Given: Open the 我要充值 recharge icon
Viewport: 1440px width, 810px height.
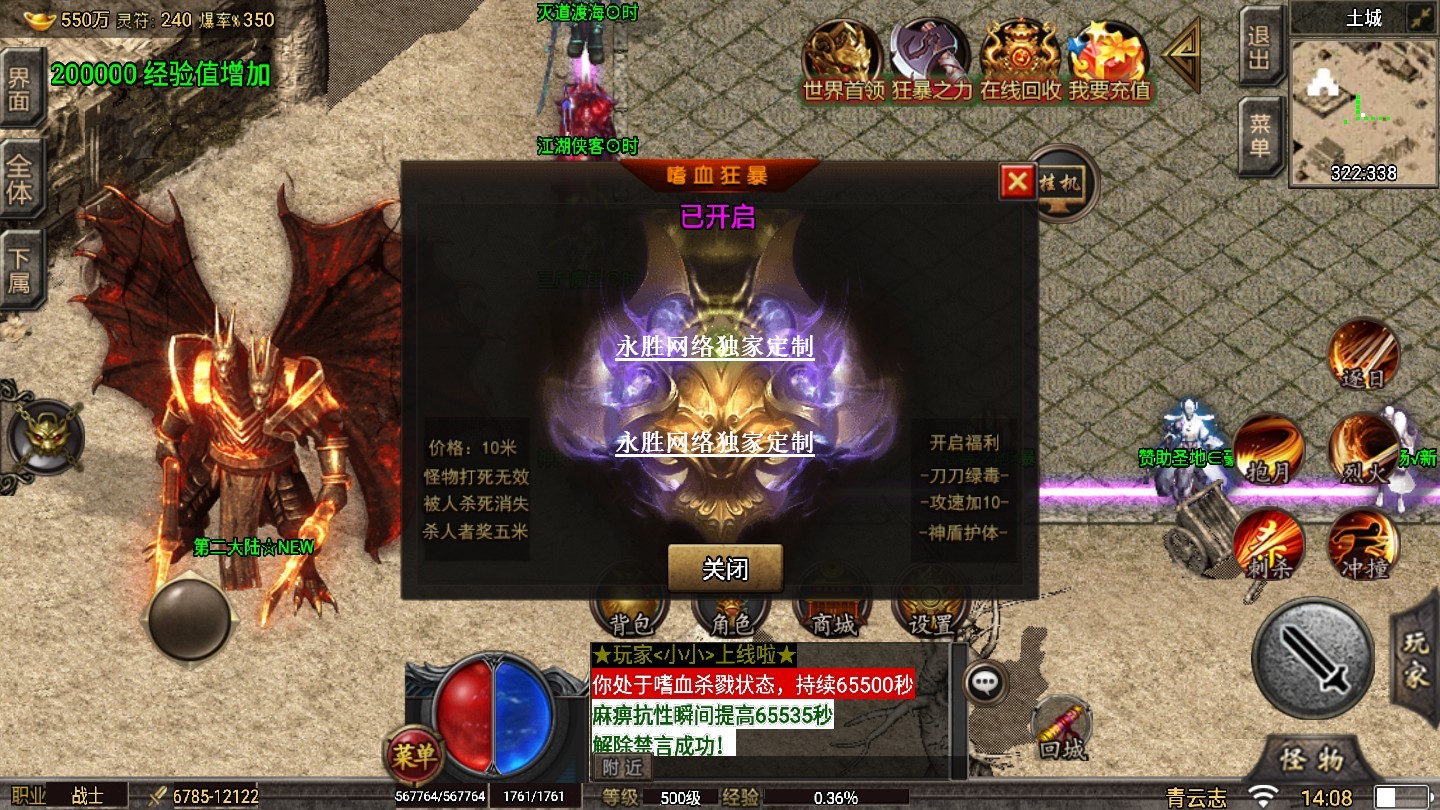Looking at the screenshot, I should click(x=1109, y=60).
